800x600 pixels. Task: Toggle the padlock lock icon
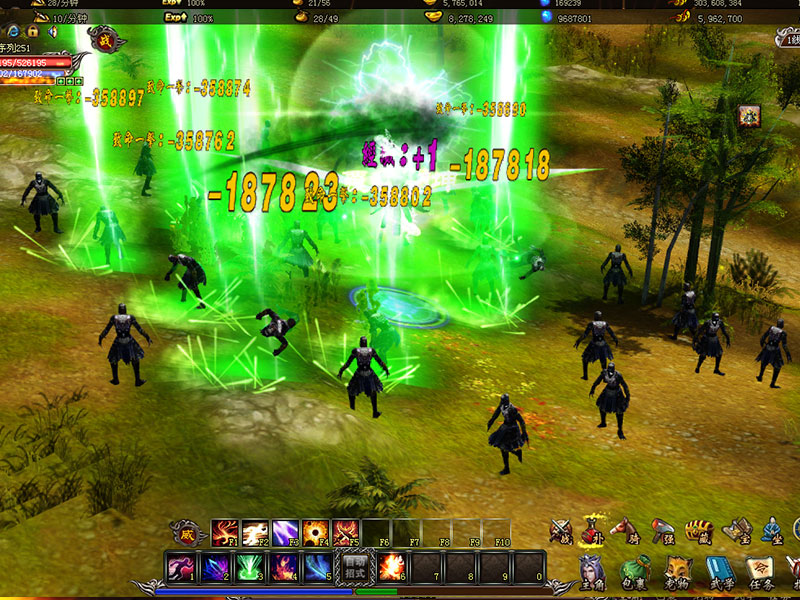coord(32,31)
